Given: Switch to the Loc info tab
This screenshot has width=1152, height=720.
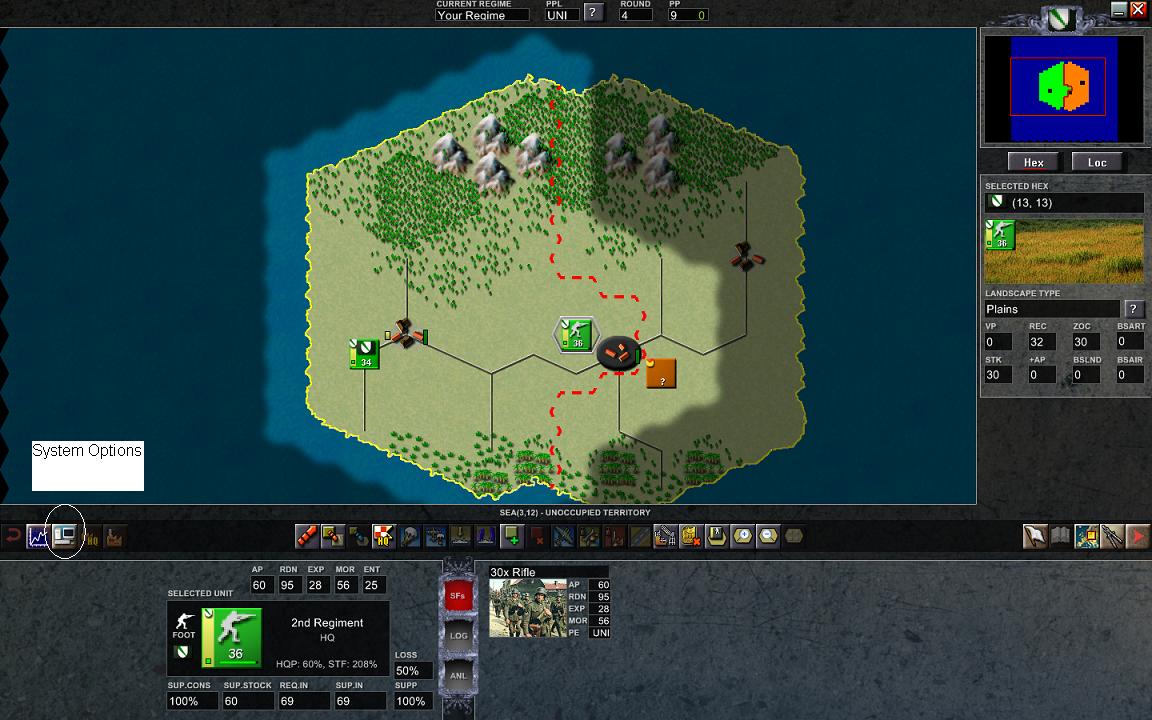Looking at the screenshot, I should point(1097,162).
